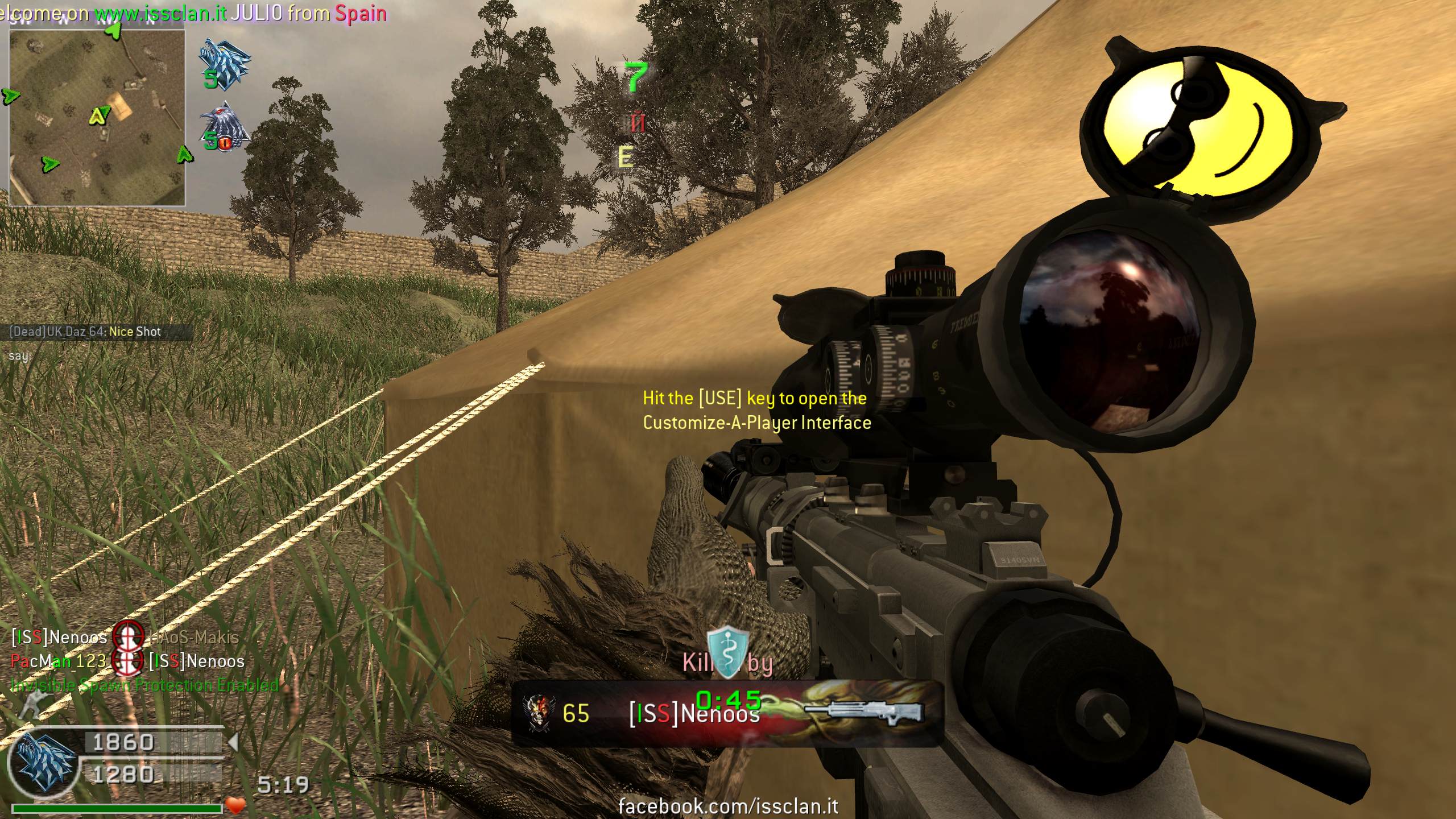1456x819 pixels.
Task: Click the facebook.com/issclan.it banner text
Action: [728, 805]
